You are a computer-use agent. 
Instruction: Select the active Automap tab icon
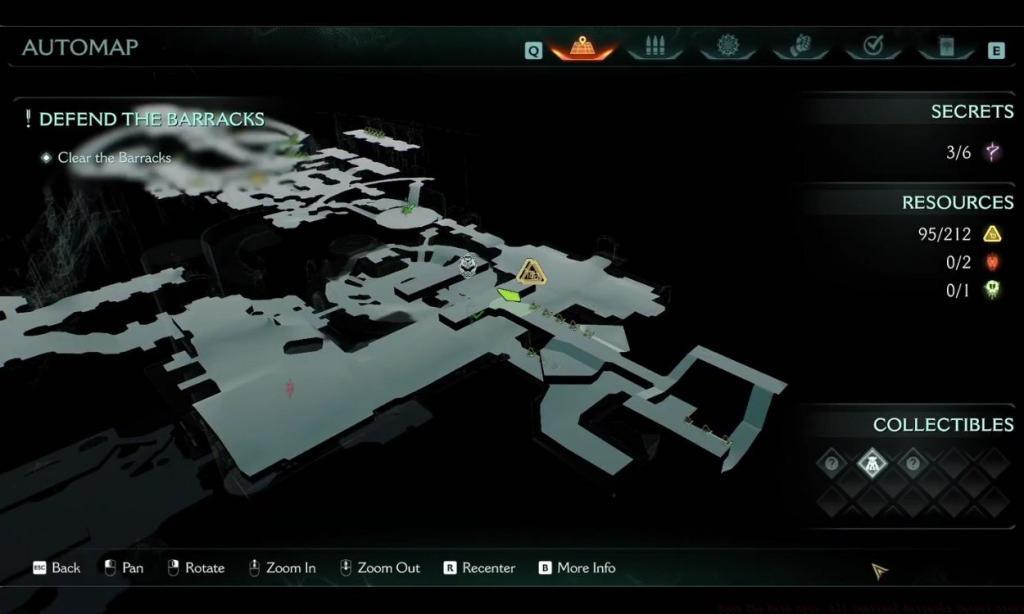point(583,47)
